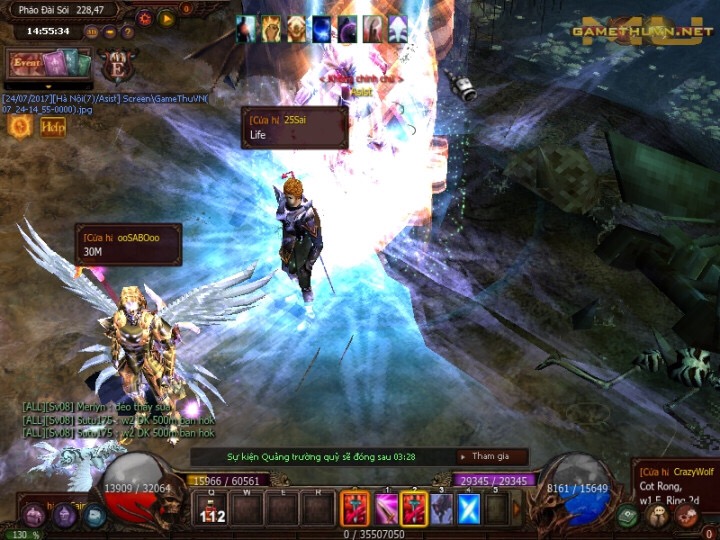Click the orange play arrow button
Viewport: 720px width, 540px height.
pyautogui.click(x=166, y=17)
